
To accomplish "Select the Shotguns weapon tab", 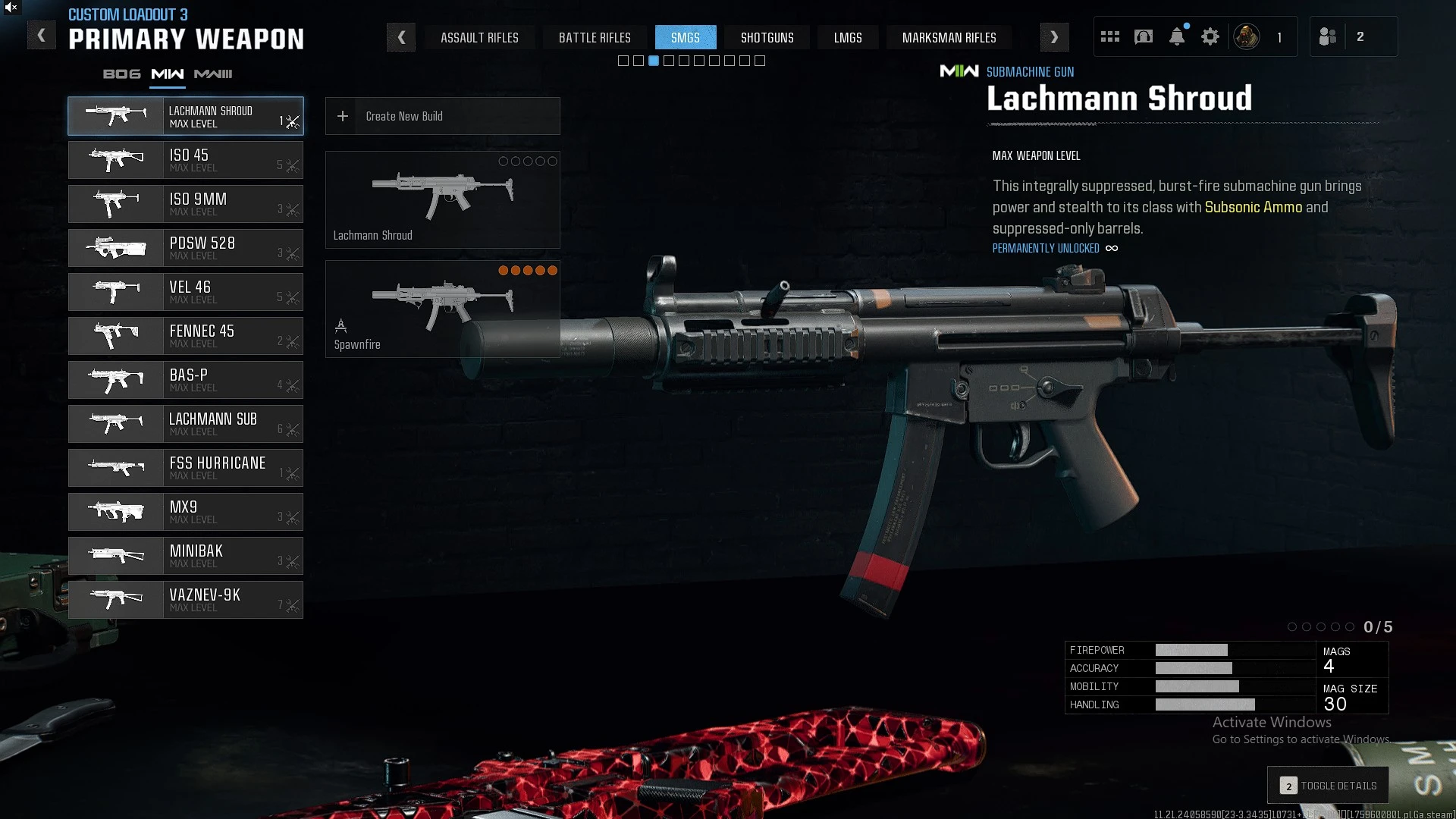I will 767,37.
